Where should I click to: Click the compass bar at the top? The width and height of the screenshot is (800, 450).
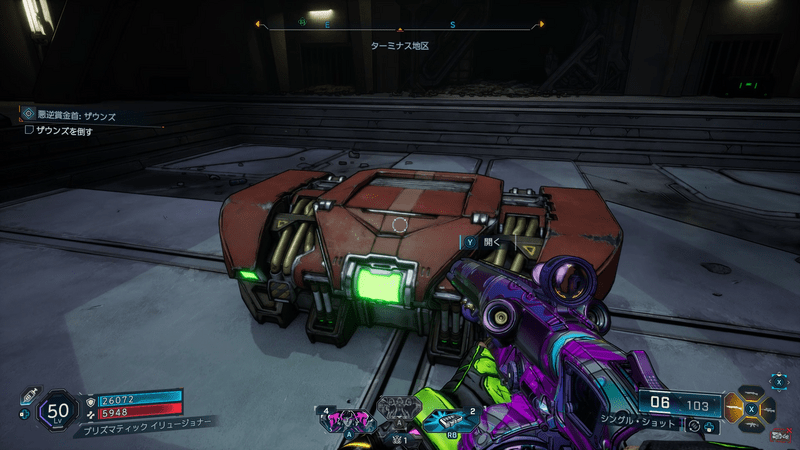(x=400, y=25)
